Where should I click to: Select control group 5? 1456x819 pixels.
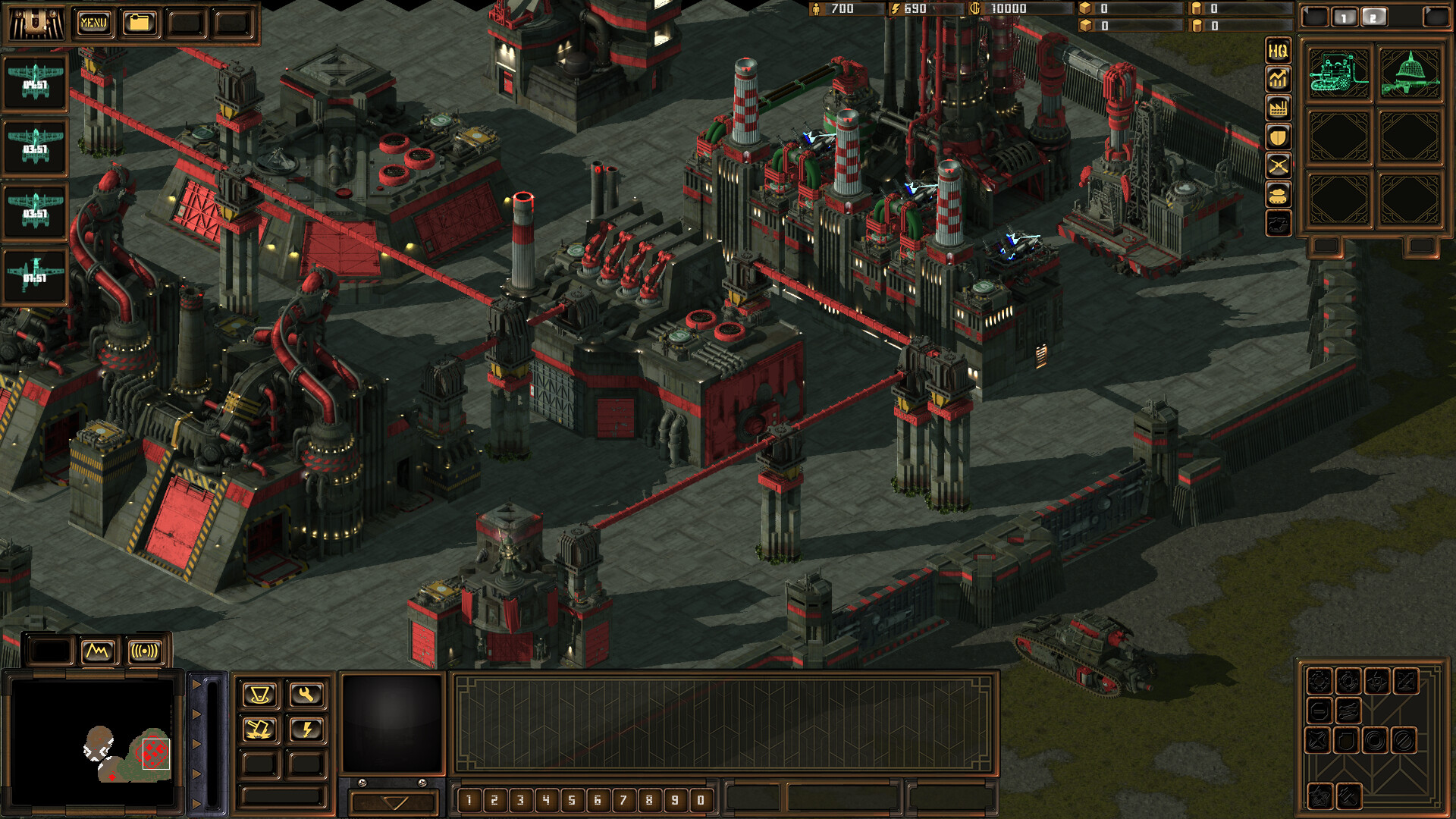(x=572, y=799)
